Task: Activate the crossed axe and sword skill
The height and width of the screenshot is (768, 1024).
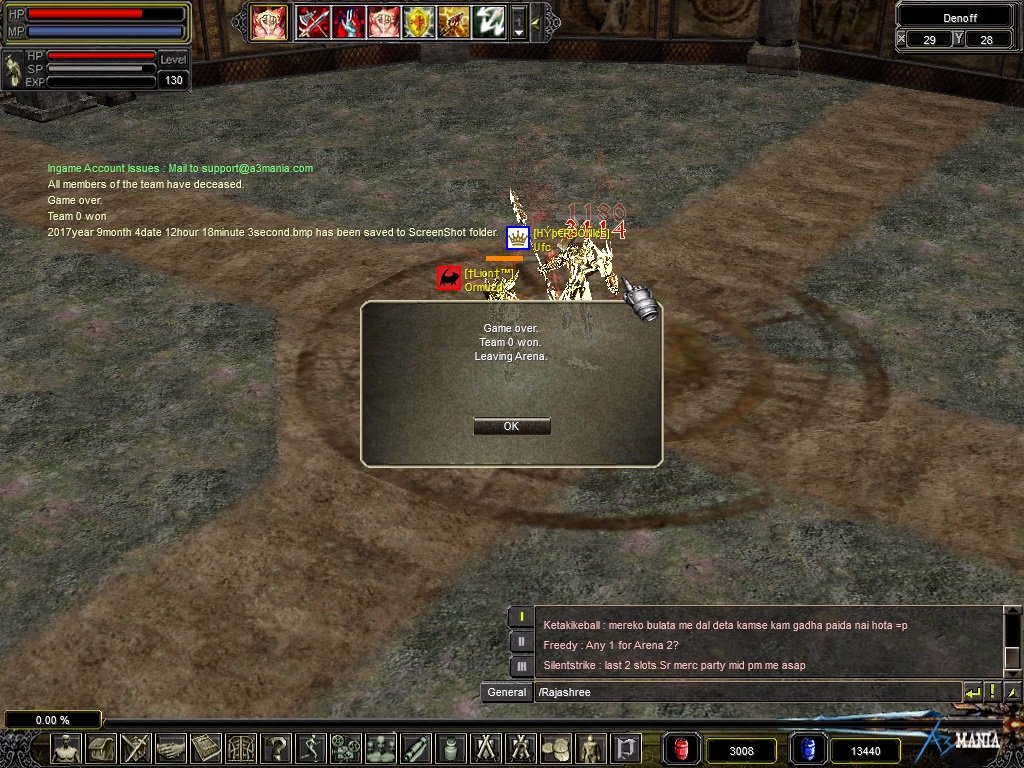Action: pyautogui.click(x=313, y=21)
